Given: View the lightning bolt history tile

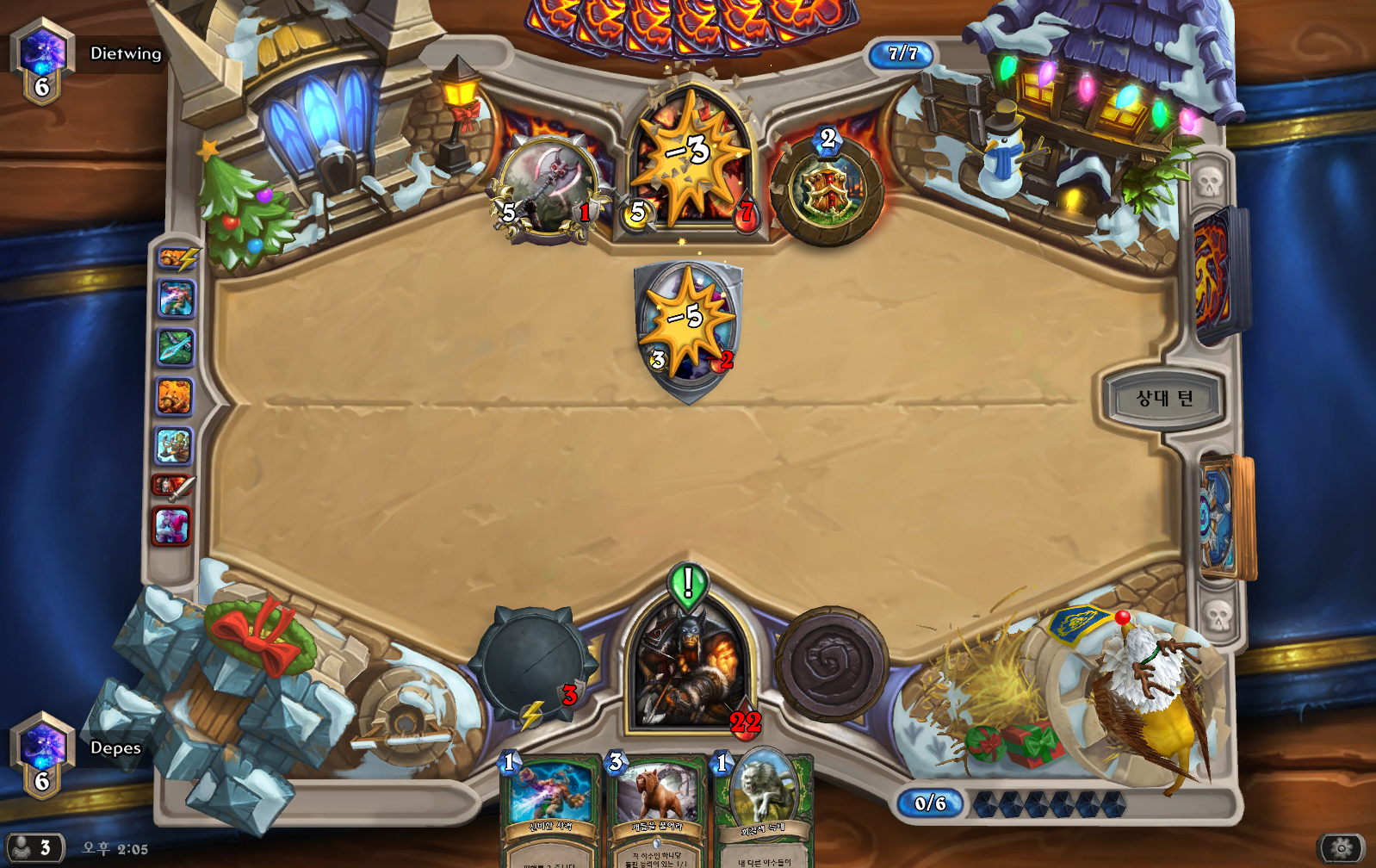Looking at the screenshot, I should coord(177,257).
